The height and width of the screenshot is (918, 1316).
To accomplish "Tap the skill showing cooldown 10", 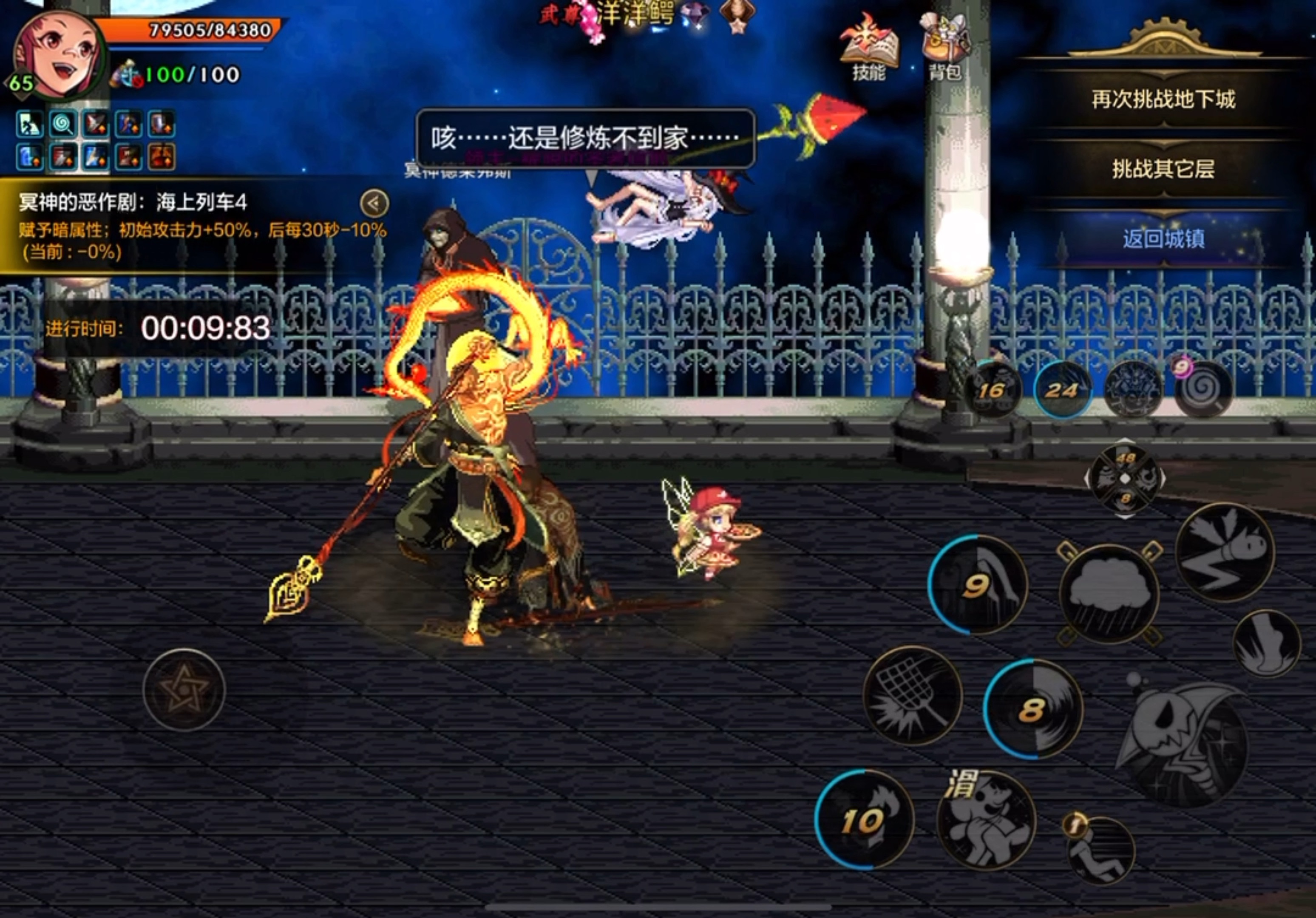I will coord(864,819).
